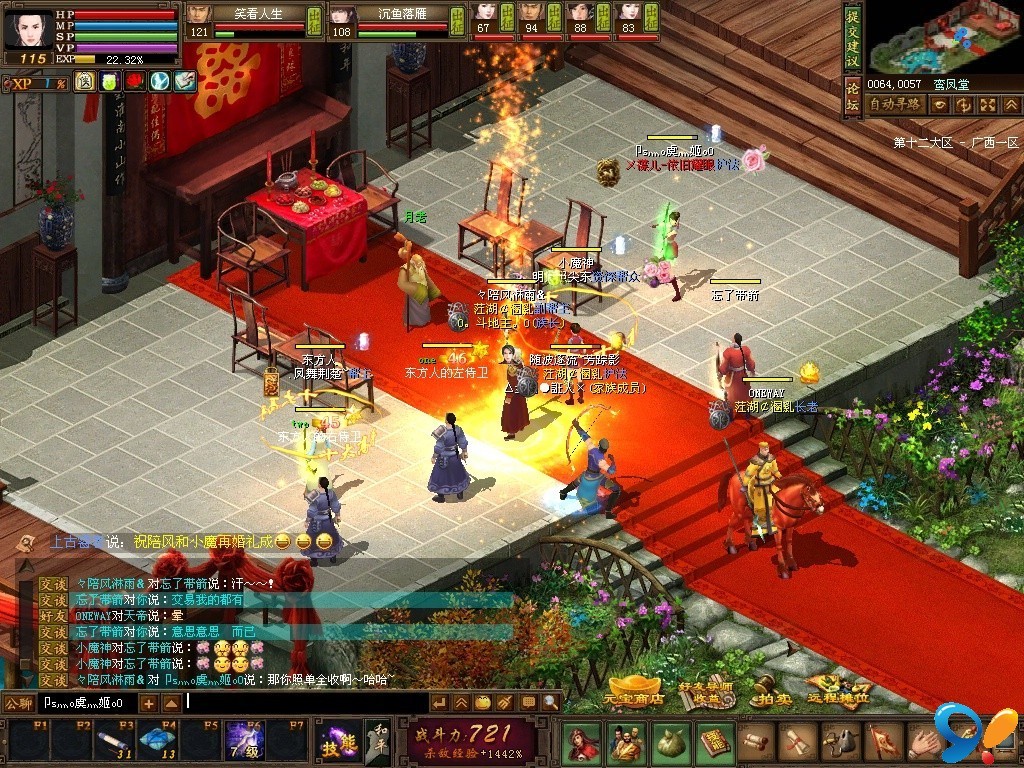Open the money bag inventory icon
The height and width of the screenshot is (768, 1024).
coord(669,742)
